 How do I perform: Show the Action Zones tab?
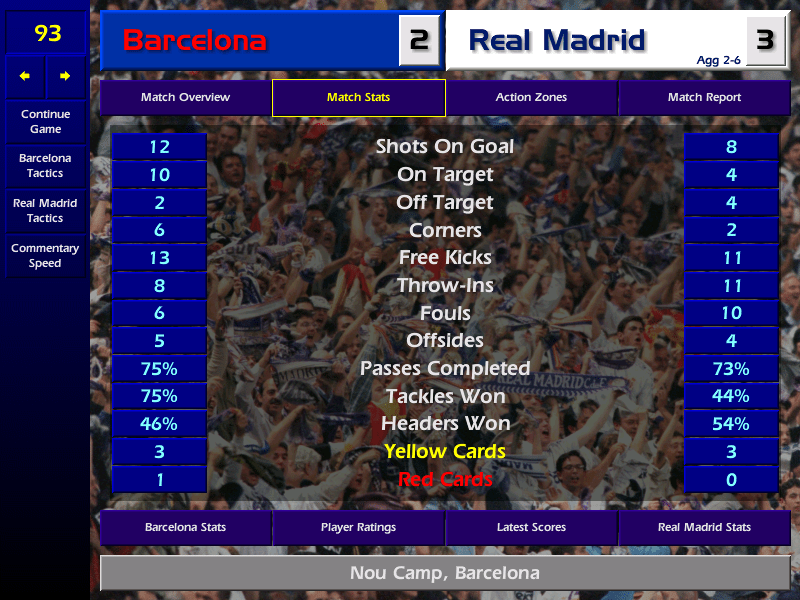pyautogui.click(x=531, y=98)
